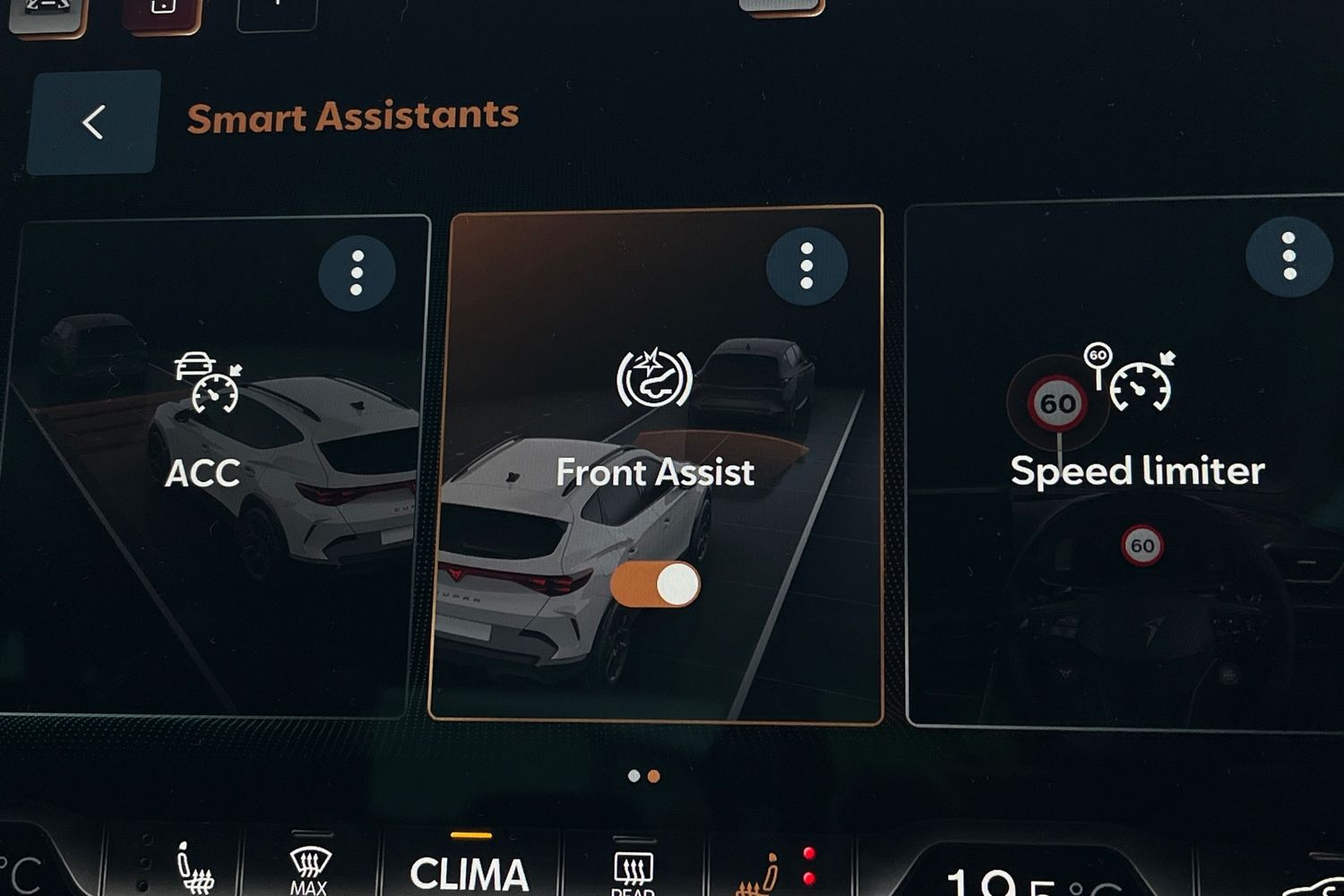The image size is (1344, 896).
Task: Turn on the REAR window defroster
Action: 633,873
